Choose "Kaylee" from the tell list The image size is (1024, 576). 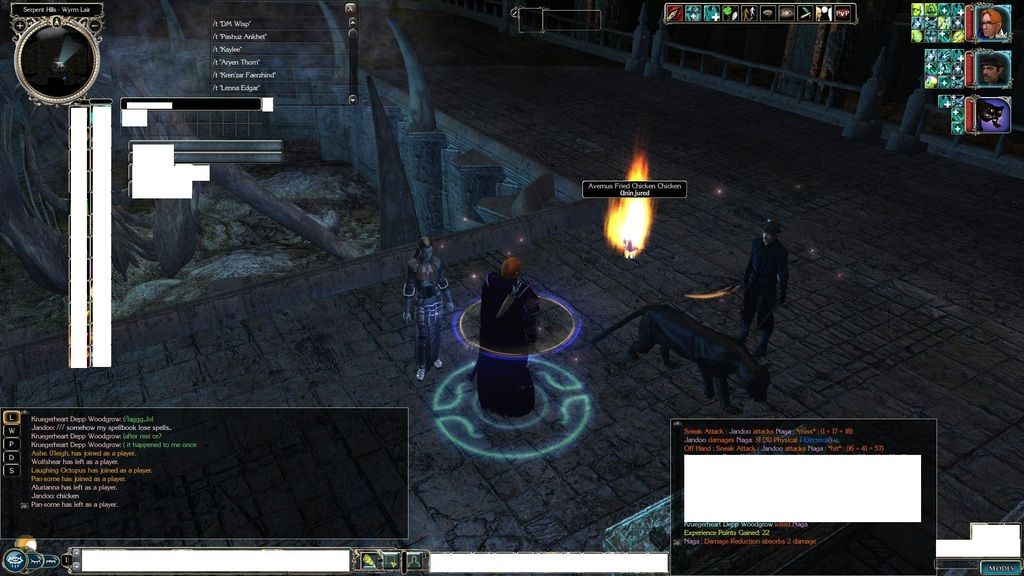tap(233, 49)
